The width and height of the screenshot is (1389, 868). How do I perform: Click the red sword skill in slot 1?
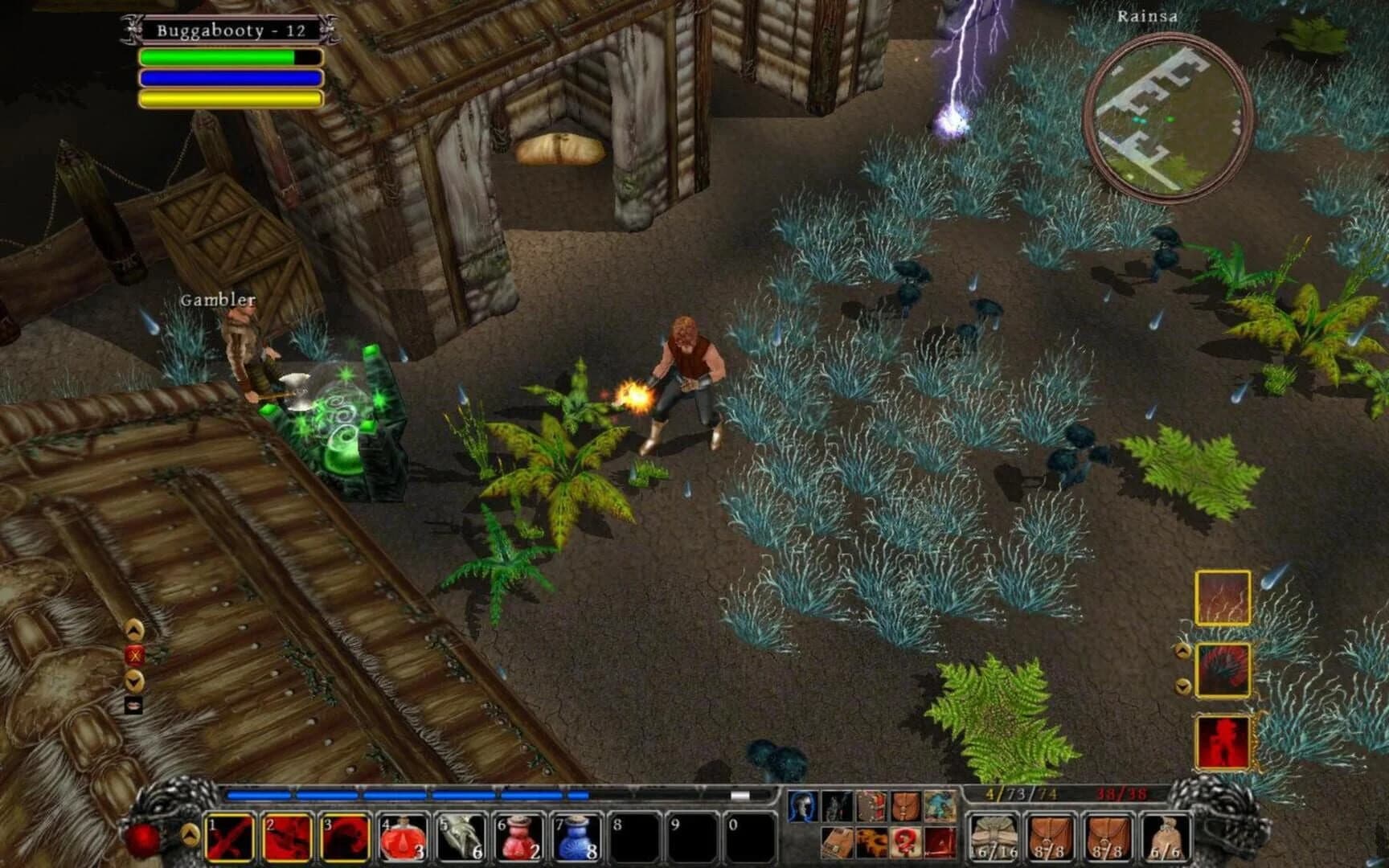[229, 837]
